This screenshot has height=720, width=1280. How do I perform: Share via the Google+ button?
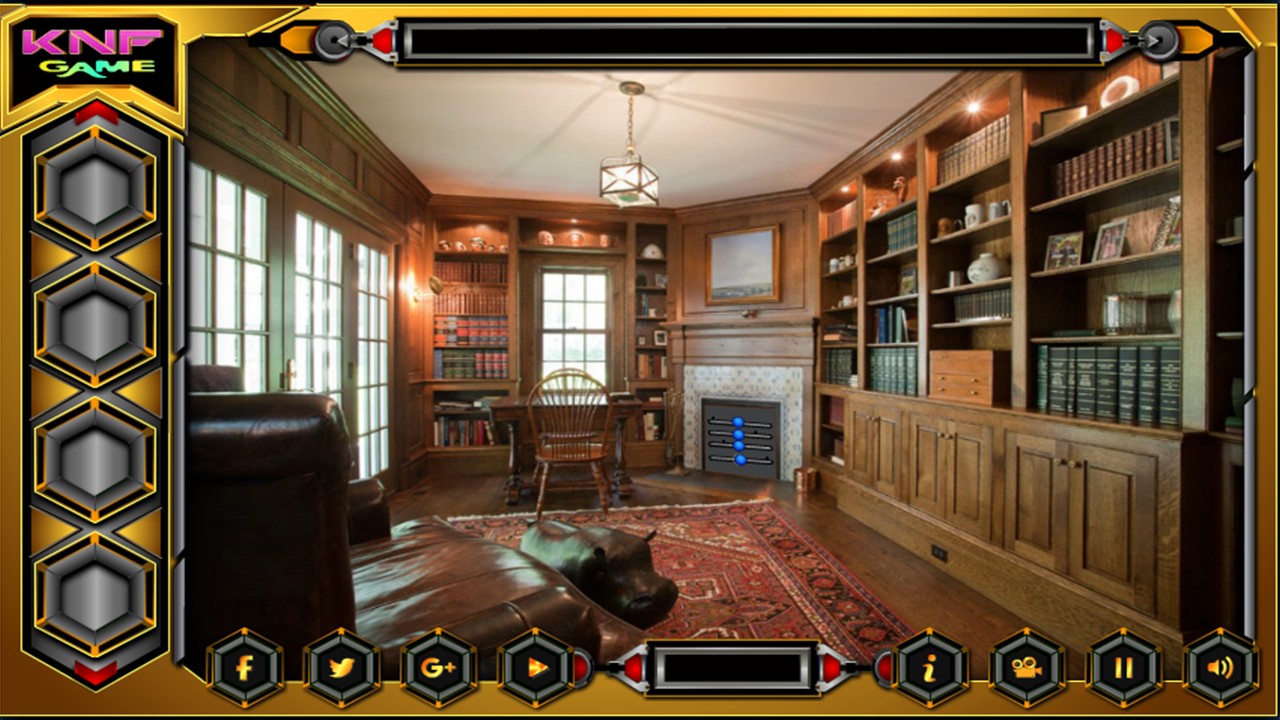[x=439, y=668]
